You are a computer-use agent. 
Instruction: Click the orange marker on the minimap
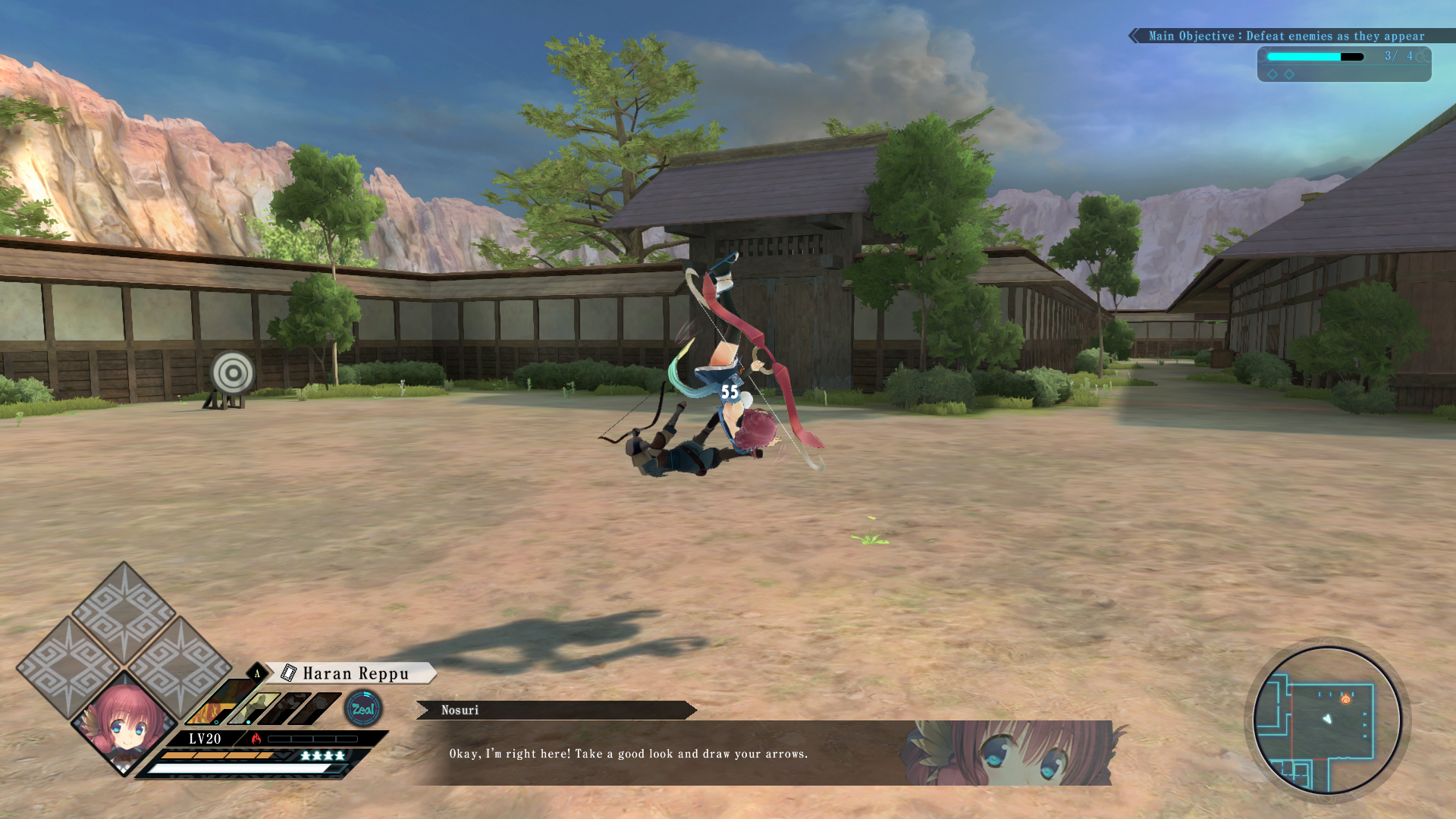click(1345, 699)
